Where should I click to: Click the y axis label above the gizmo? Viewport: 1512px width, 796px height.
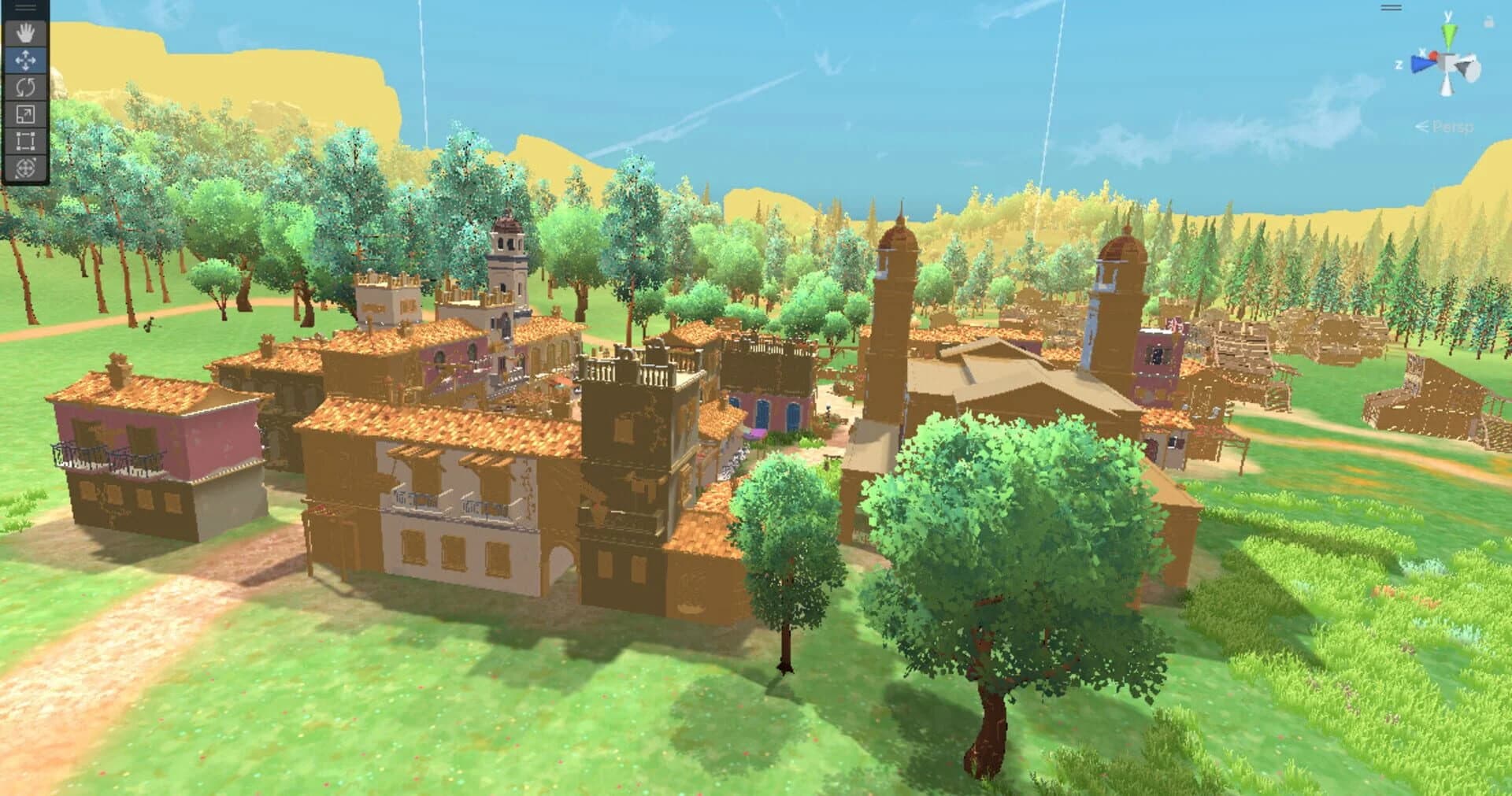(x=1447, y=15)
